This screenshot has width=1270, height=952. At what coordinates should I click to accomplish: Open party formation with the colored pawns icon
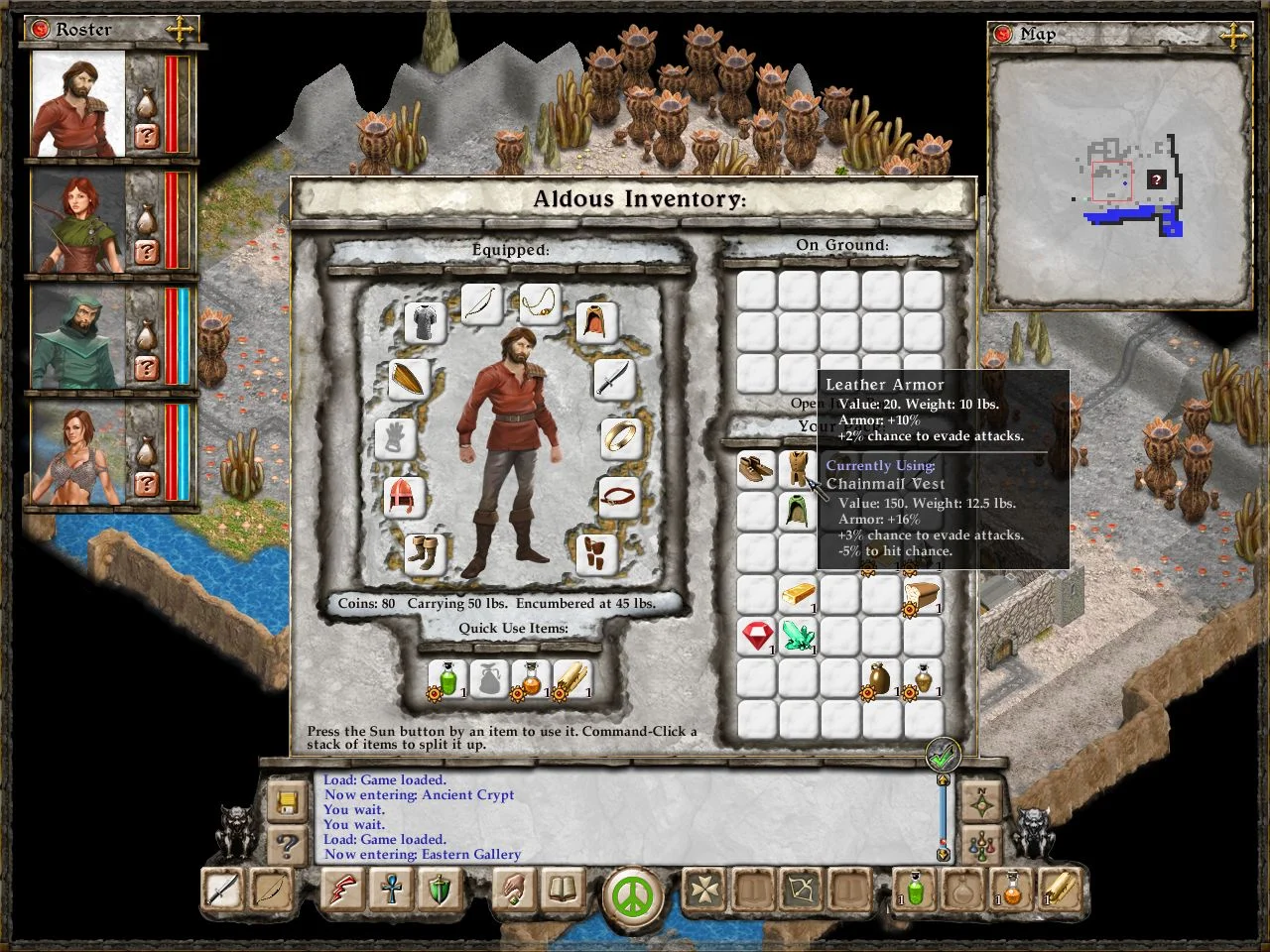(x=980, y=844)
